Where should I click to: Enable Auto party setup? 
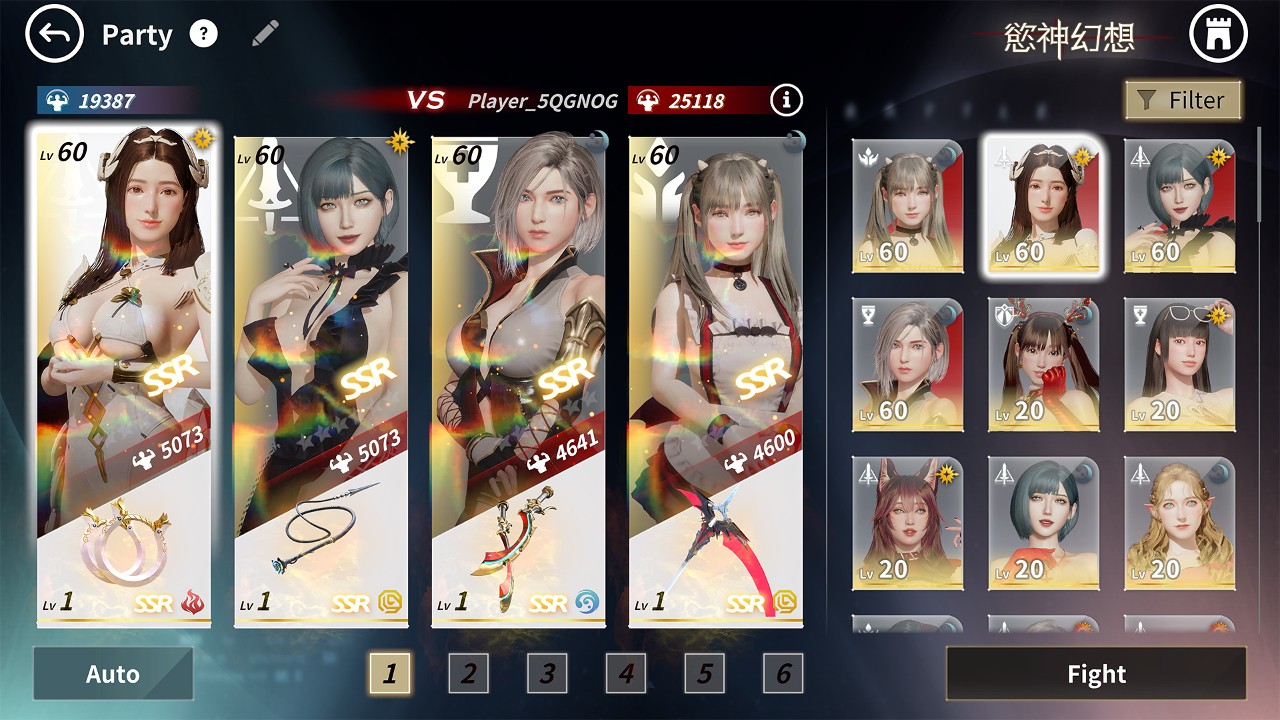pos(113,674)
